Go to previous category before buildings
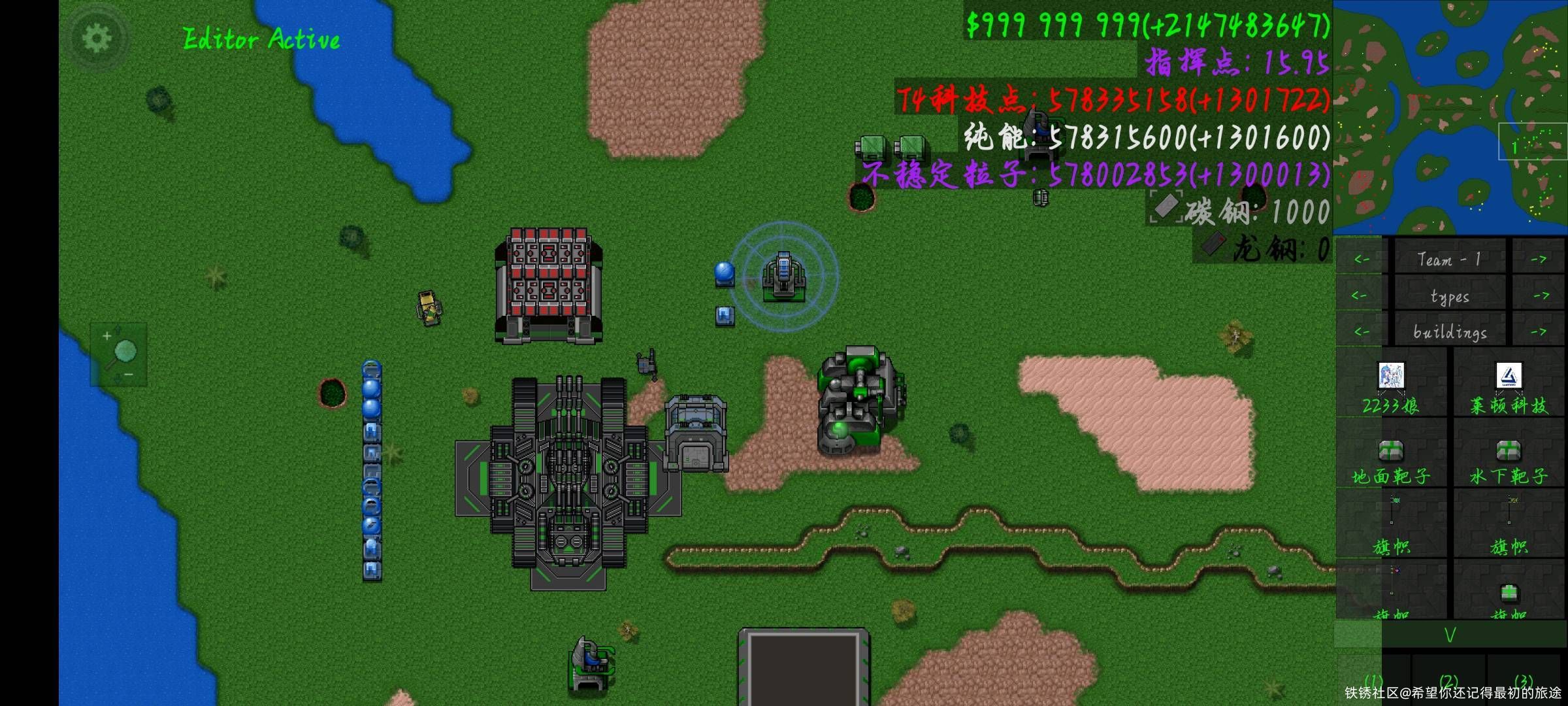This screenshot has width=1568, height=706. (1361, 331)
